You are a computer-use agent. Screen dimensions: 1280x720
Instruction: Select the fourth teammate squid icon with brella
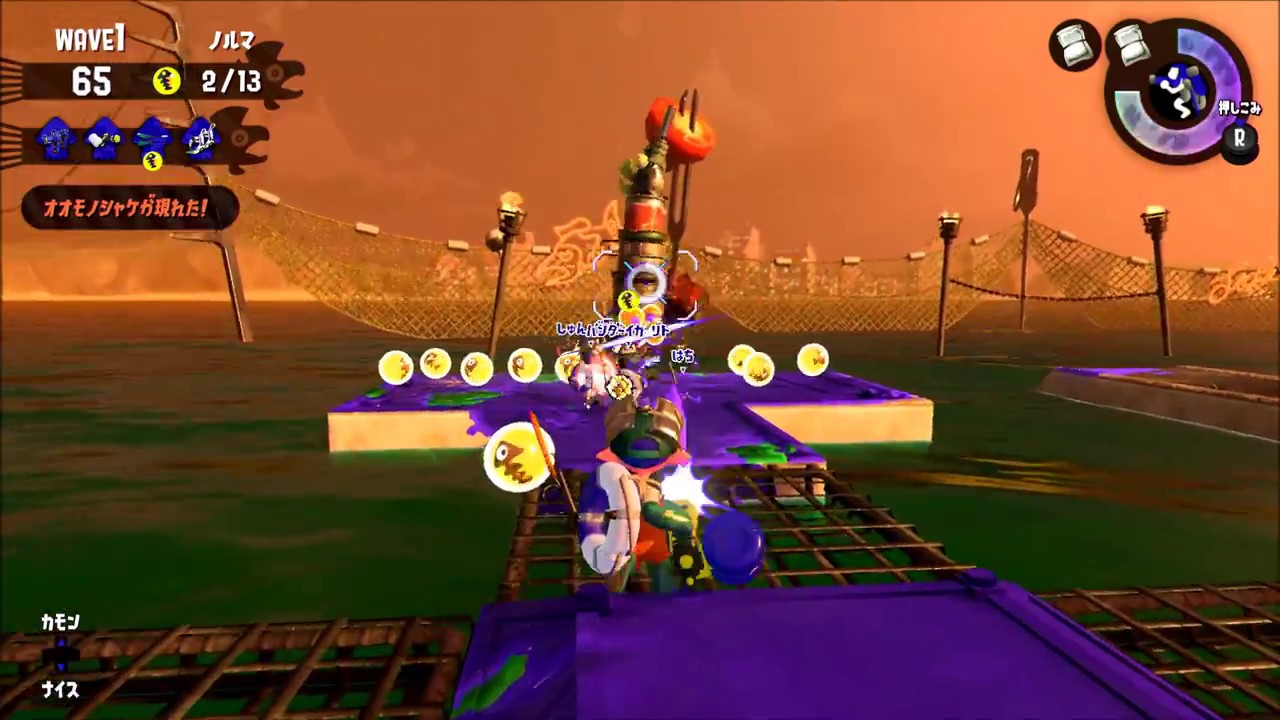201,139
